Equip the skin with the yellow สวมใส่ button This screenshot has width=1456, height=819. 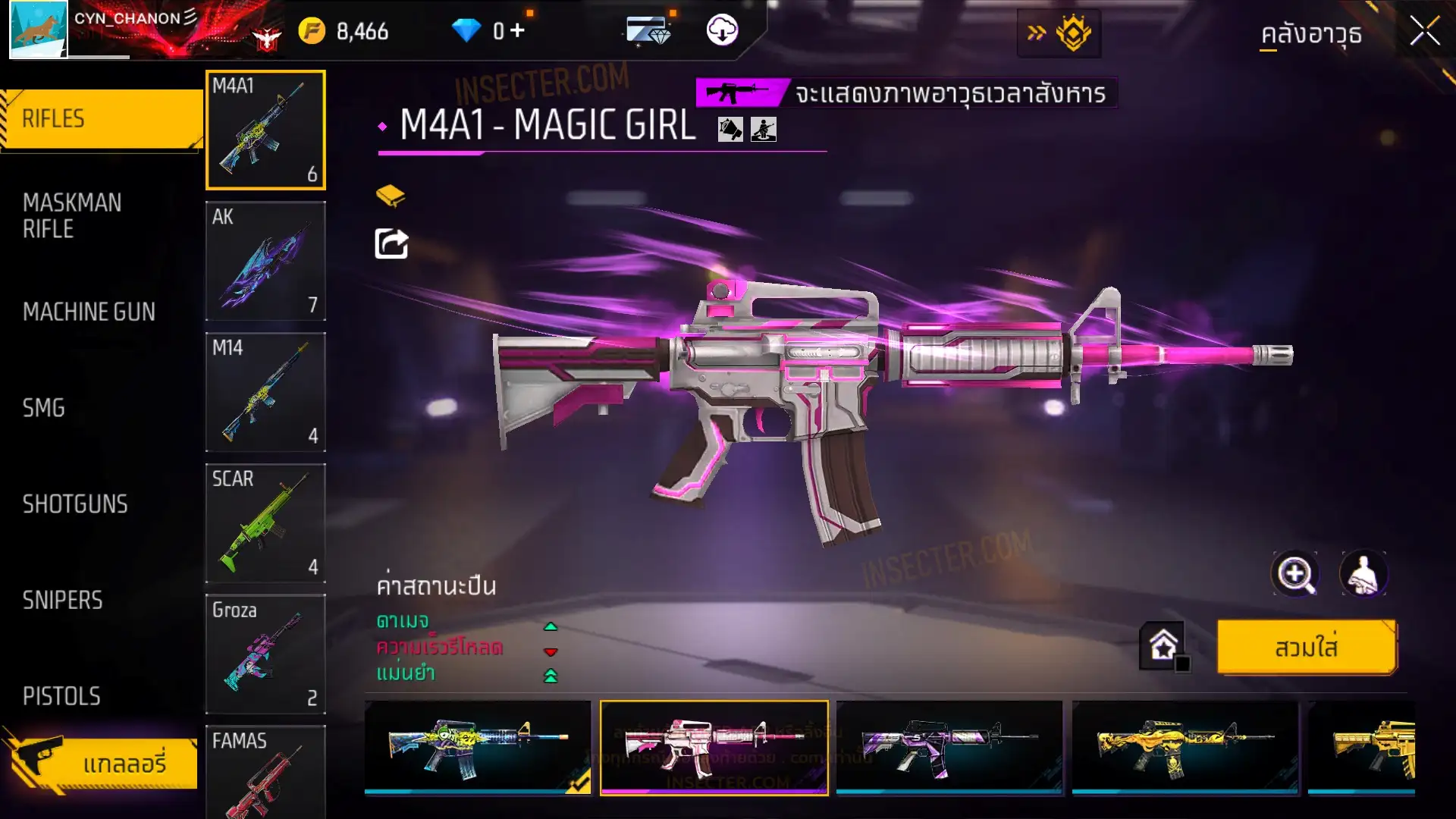point(1306,648)
